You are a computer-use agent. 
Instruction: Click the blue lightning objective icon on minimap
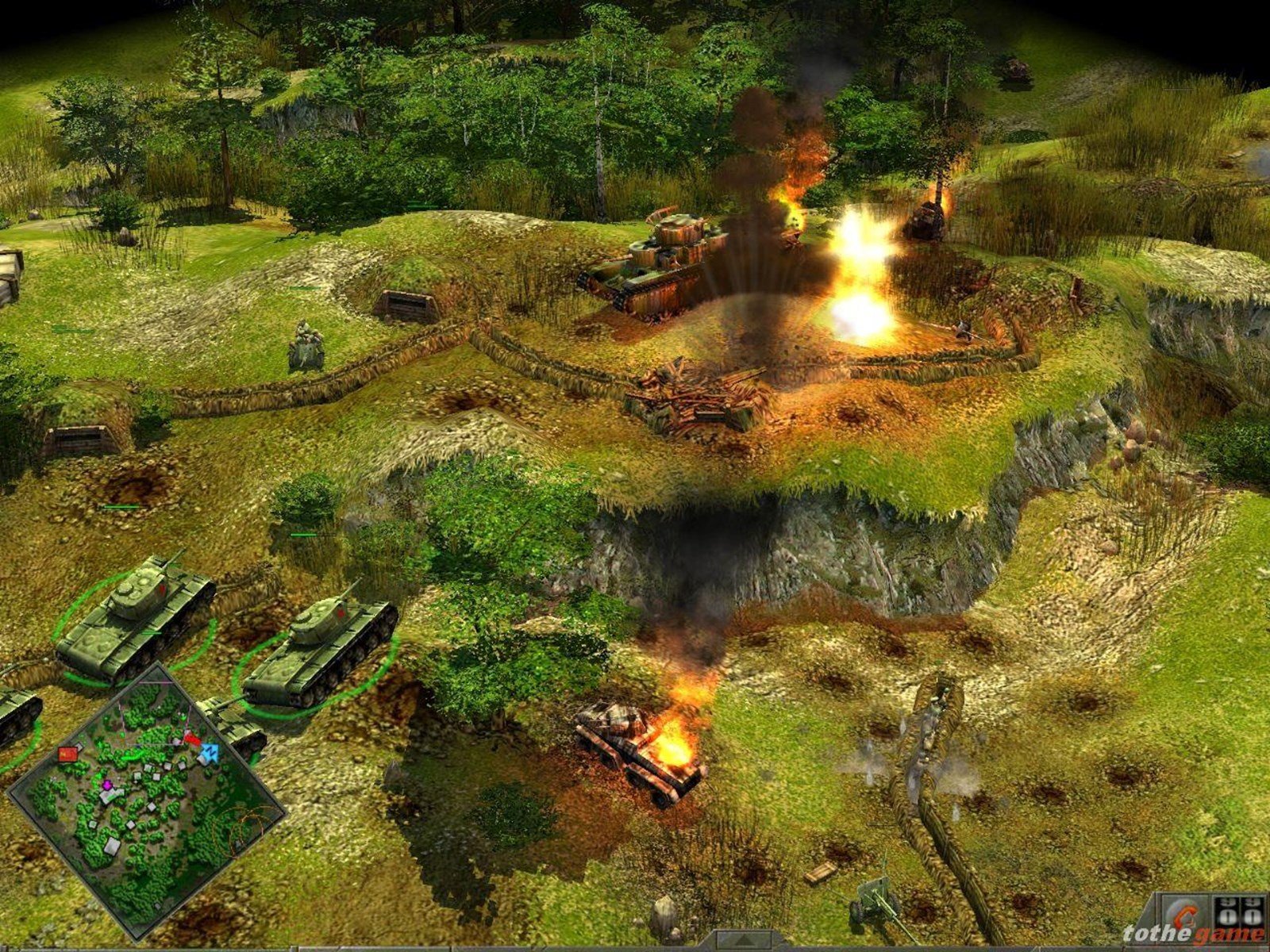point(210,751)
